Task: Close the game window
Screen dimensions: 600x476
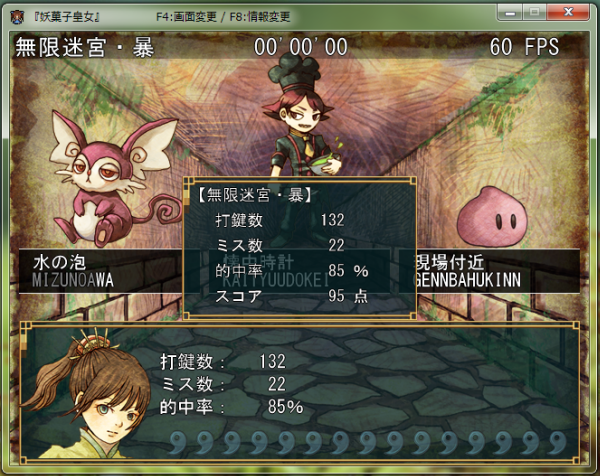Action: [570, 11]
